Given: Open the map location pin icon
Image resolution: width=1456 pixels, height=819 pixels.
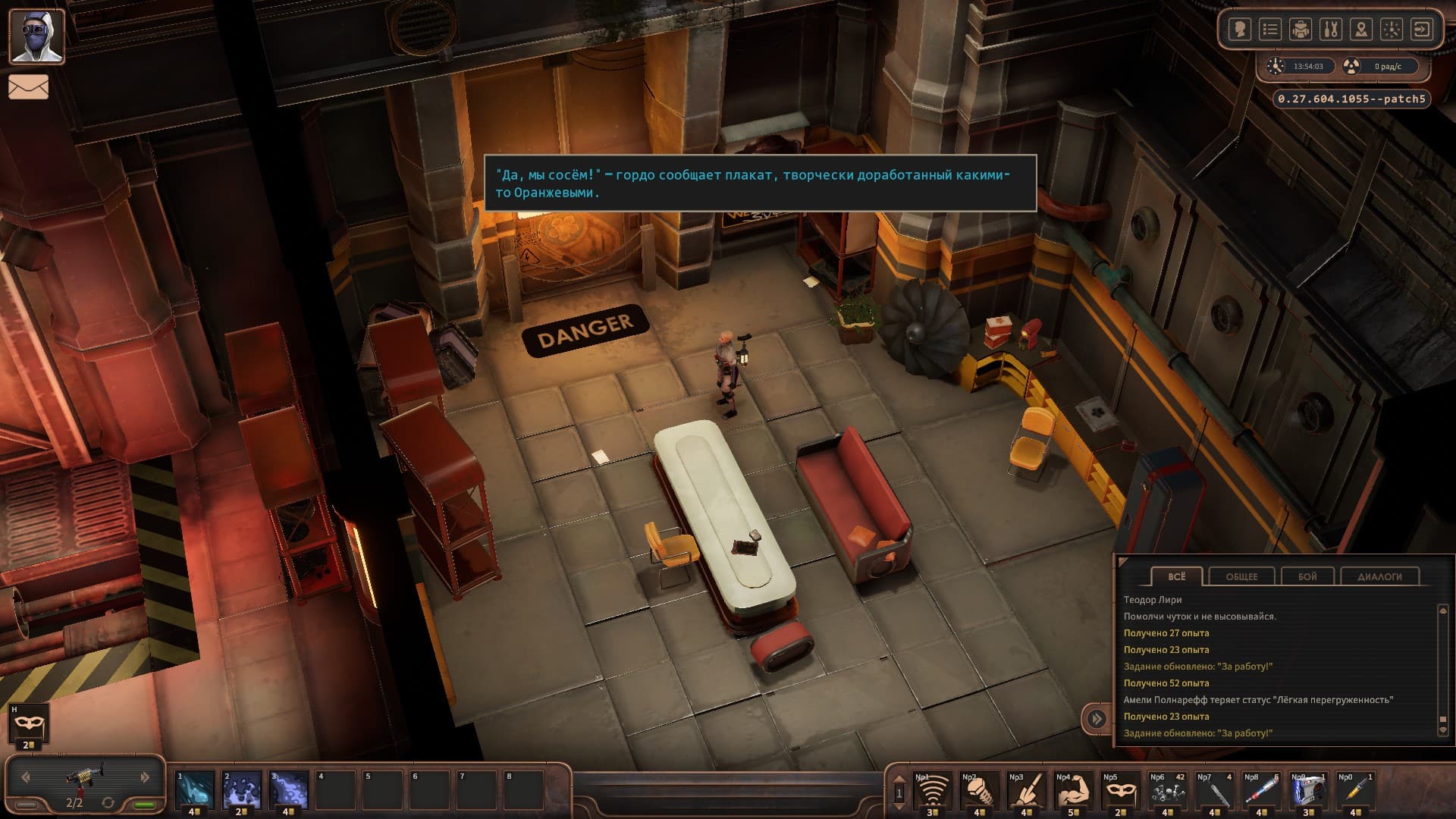Looking at the screenshot, I should [1361, 30].
